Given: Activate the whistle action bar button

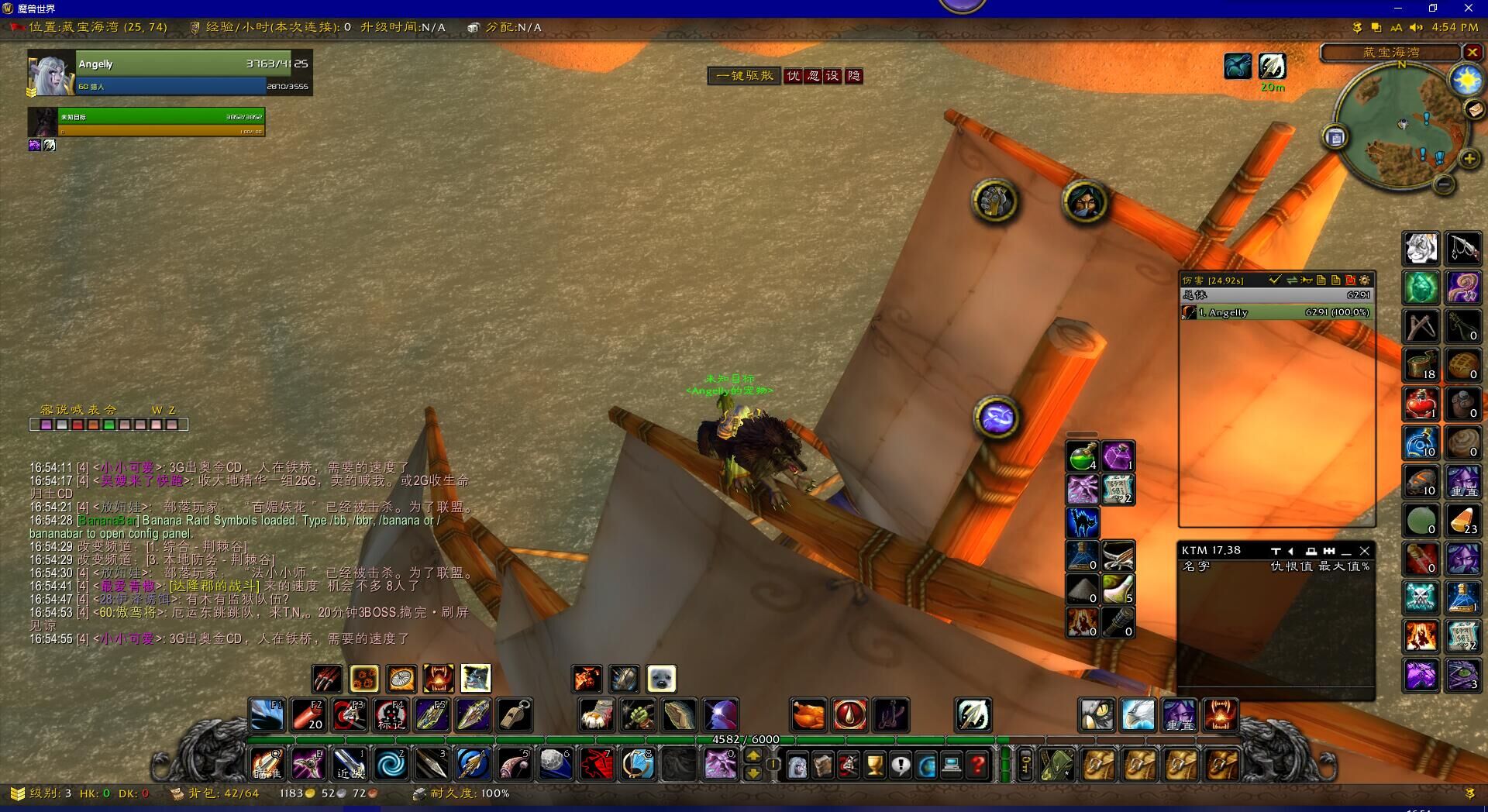Looking at the screenshot, I should 515,714.
